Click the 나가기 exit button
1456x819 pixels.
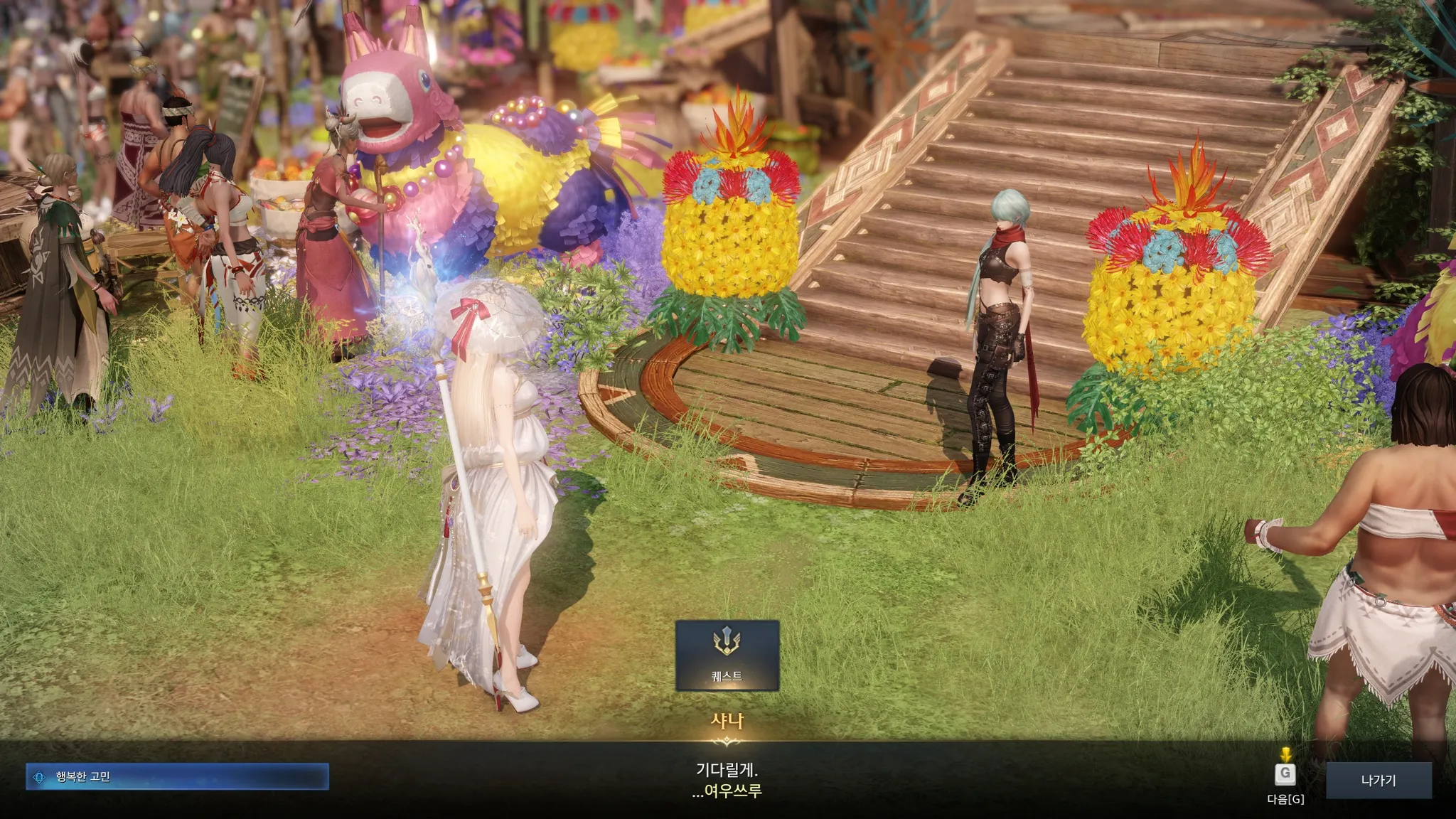click(x=1378, y=780)
